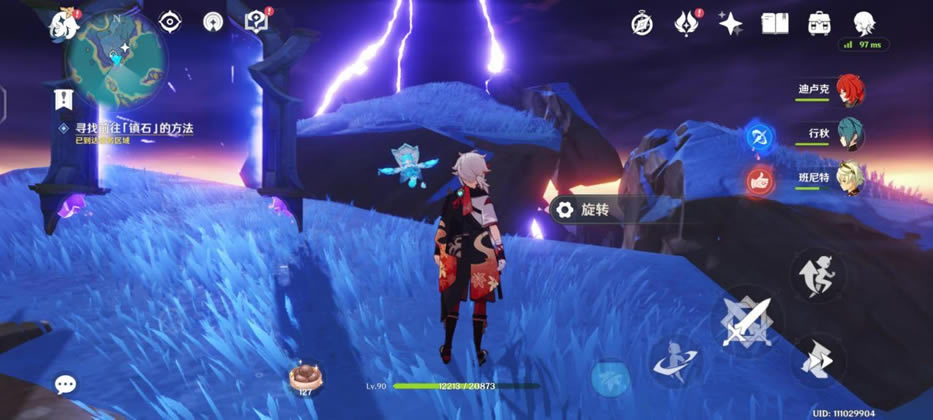Switch to party member 迪卢克
The width and height of the screenshot is (933, 420).
pyautogui.click(x=849, y=90)
